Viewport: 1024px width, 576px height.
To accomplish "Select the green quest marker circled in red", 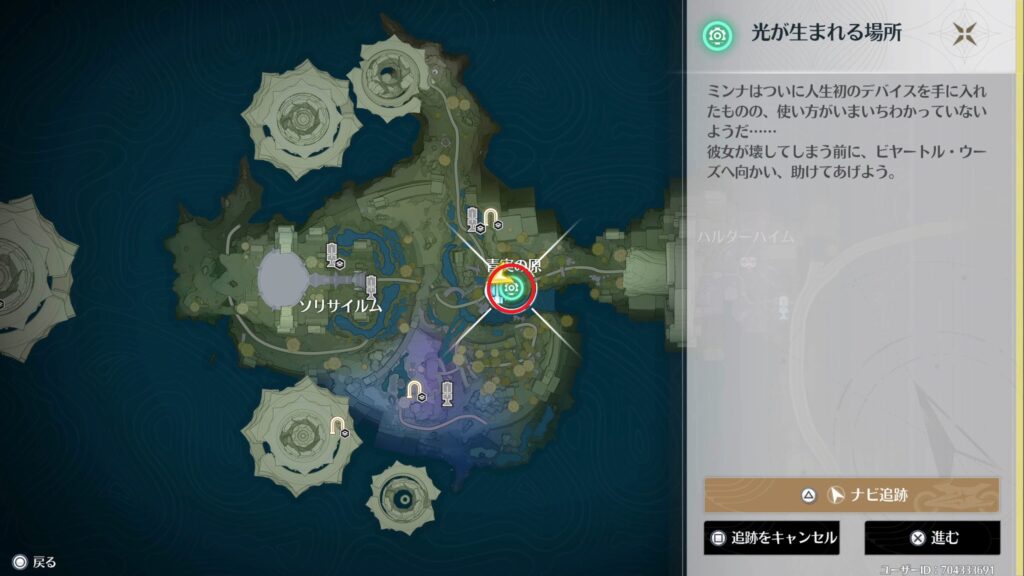I will pyautogui.click(x=511, y=289).
